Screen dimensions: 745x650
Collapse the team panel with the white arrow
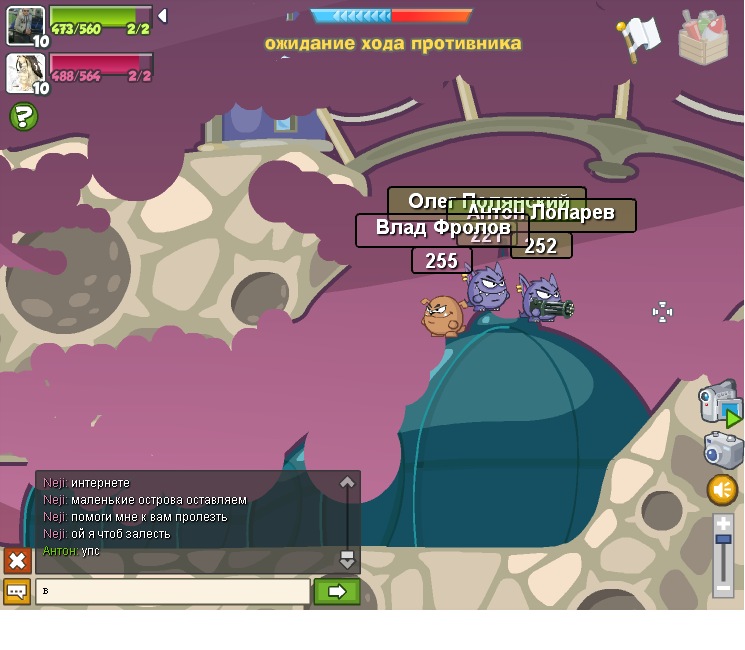162,16
